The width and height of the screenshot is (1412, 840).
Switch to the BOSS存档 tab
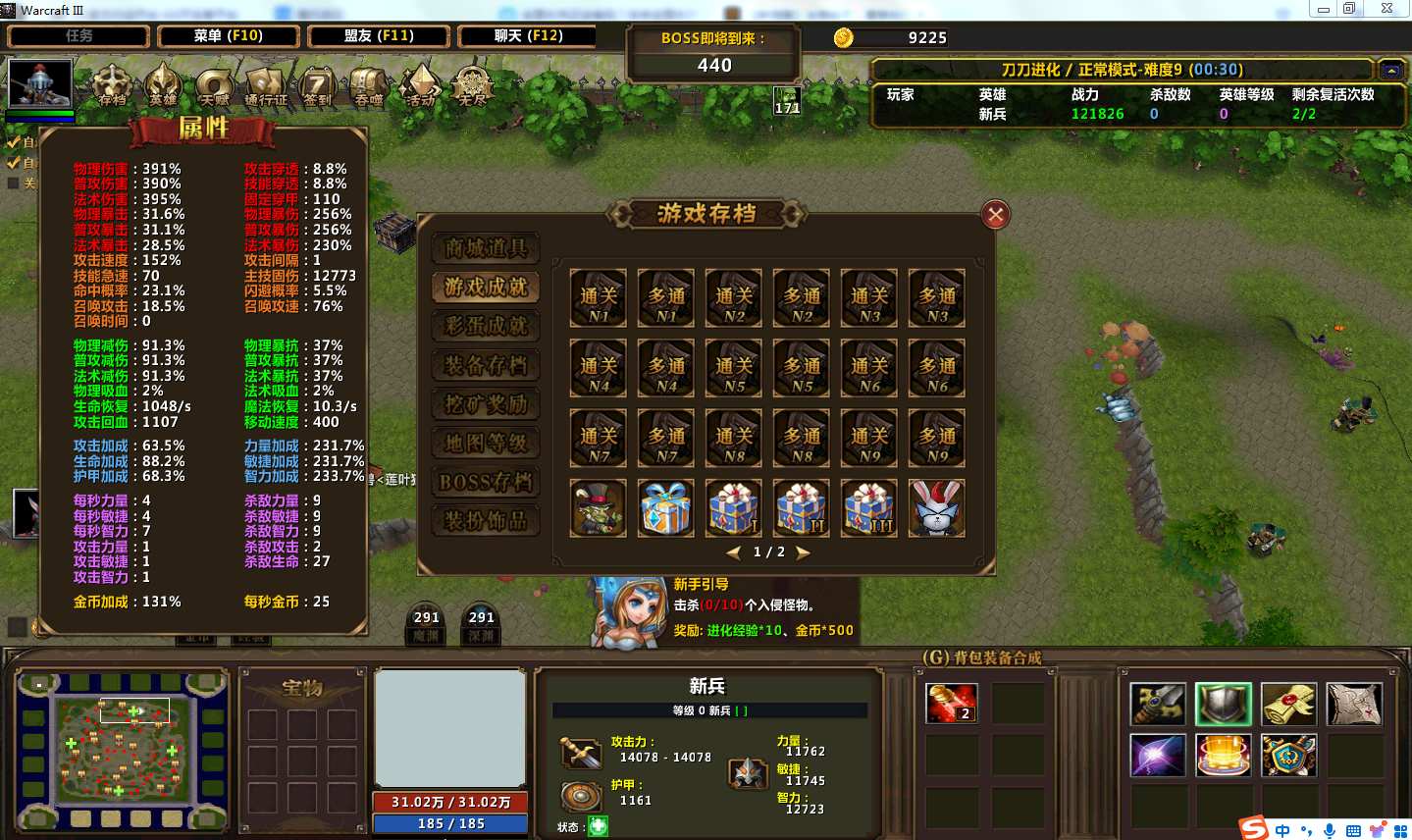[x=486, y=482]
